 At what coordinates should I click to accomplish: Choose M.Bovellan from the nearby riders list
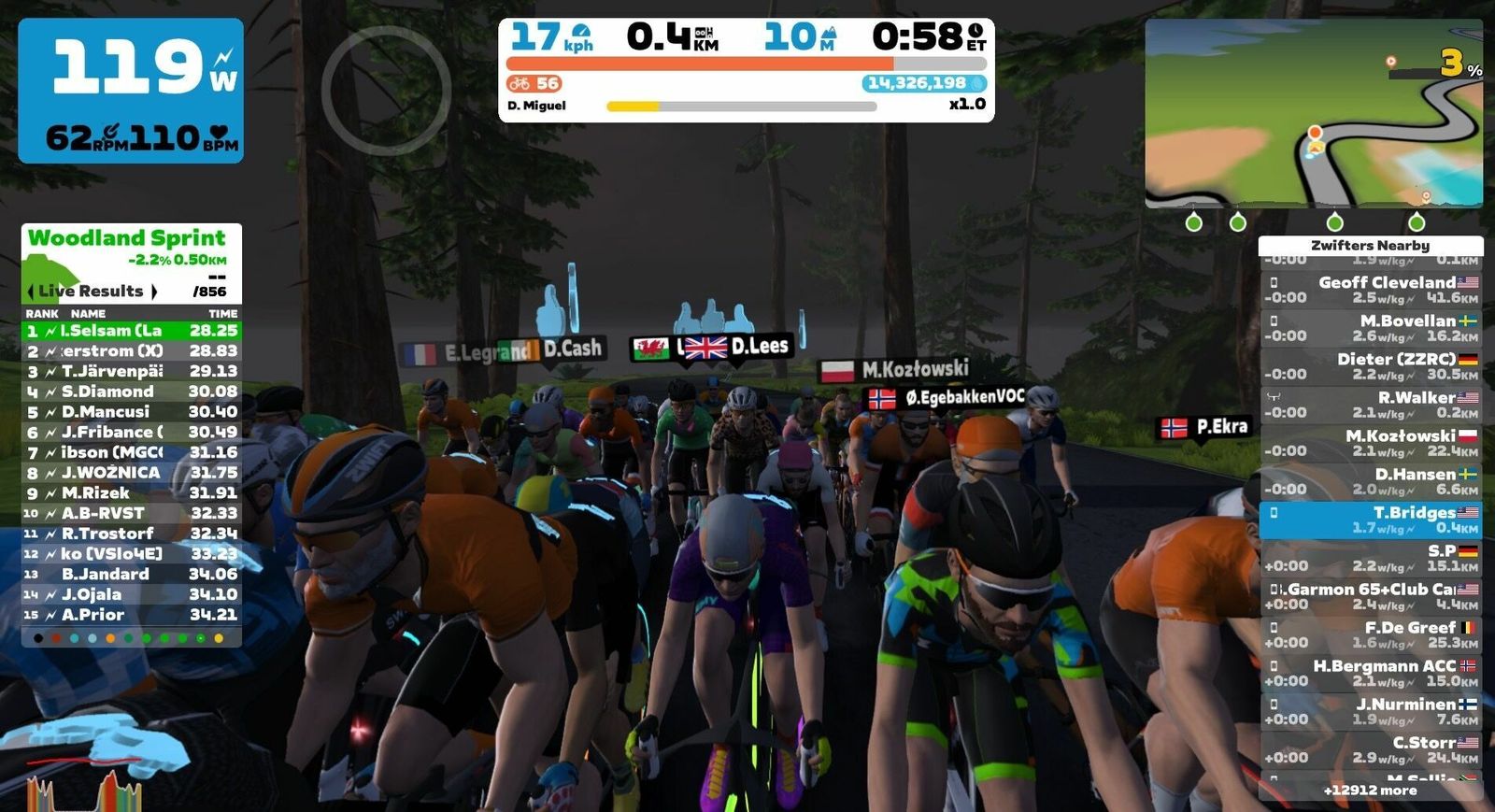[1370, 328]
